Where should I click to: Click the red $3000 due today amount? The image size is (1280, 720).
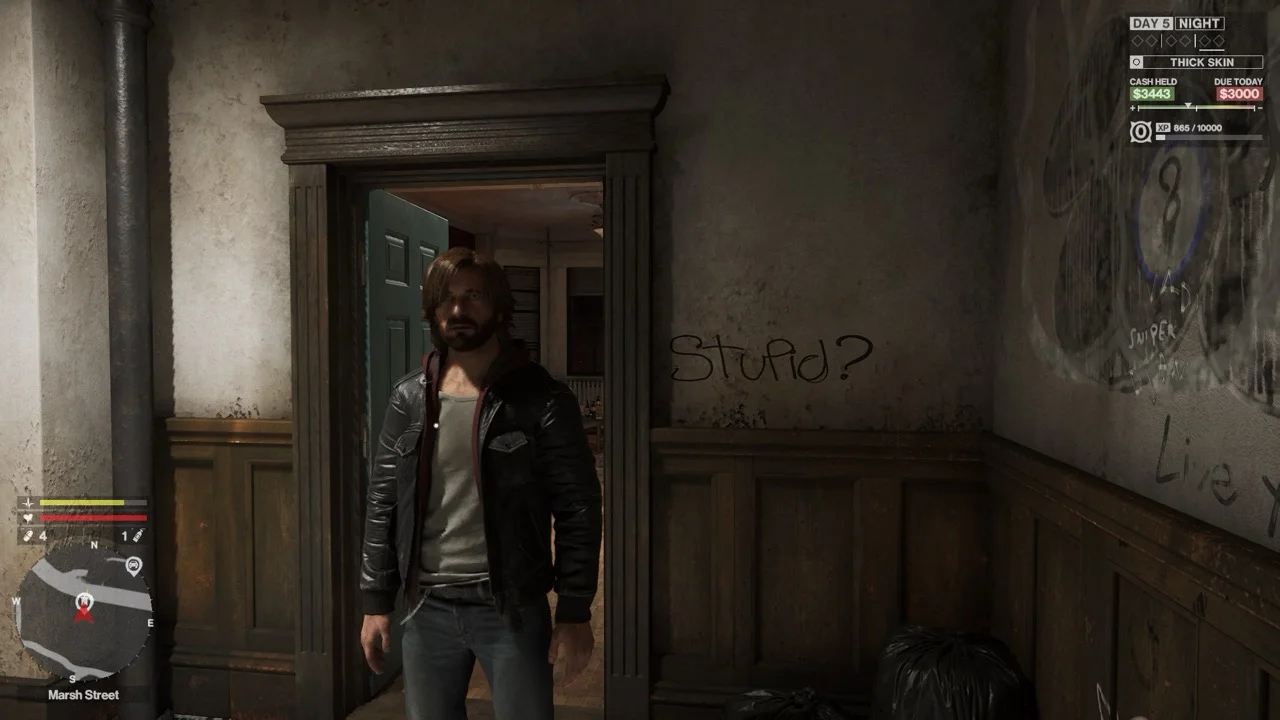pos(1240,94)
